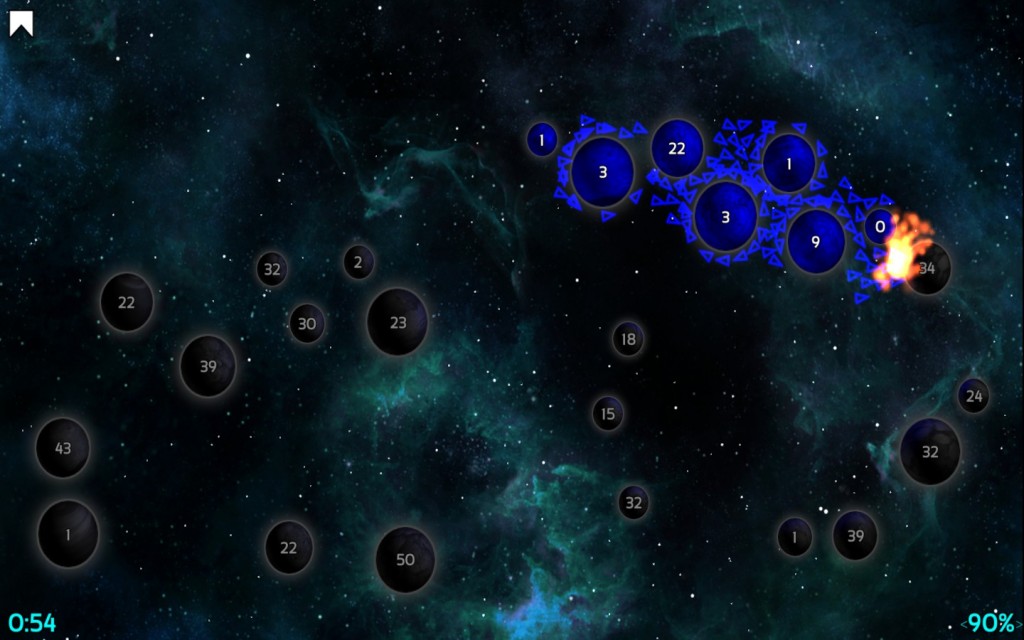The image size is (1024, 640).
Task: Target the neutral planet numbered 18
Action: [628, 339]
